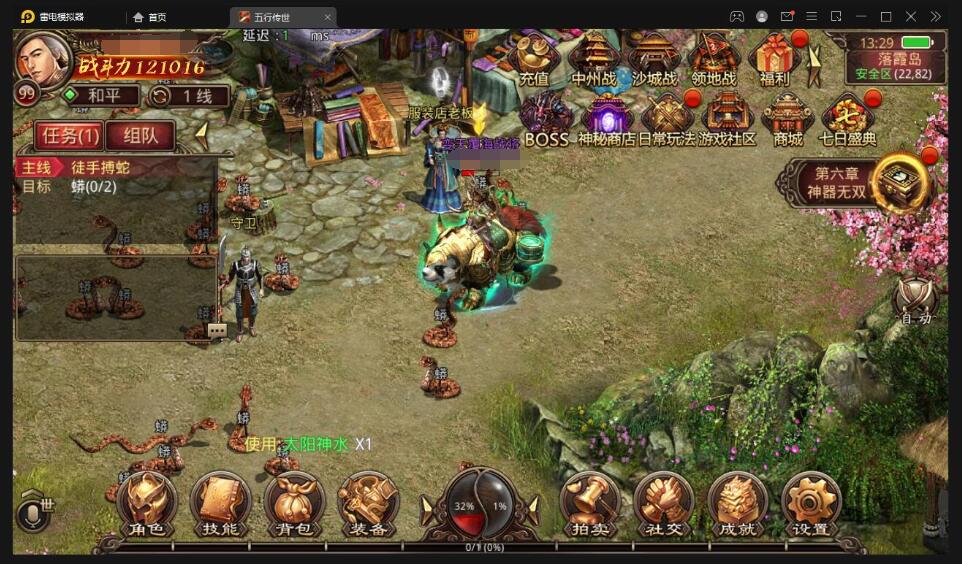The height and width of the screenshot is (564, 962).
Task: Open the 福利 gift box rewards
Action: point(775,58)
